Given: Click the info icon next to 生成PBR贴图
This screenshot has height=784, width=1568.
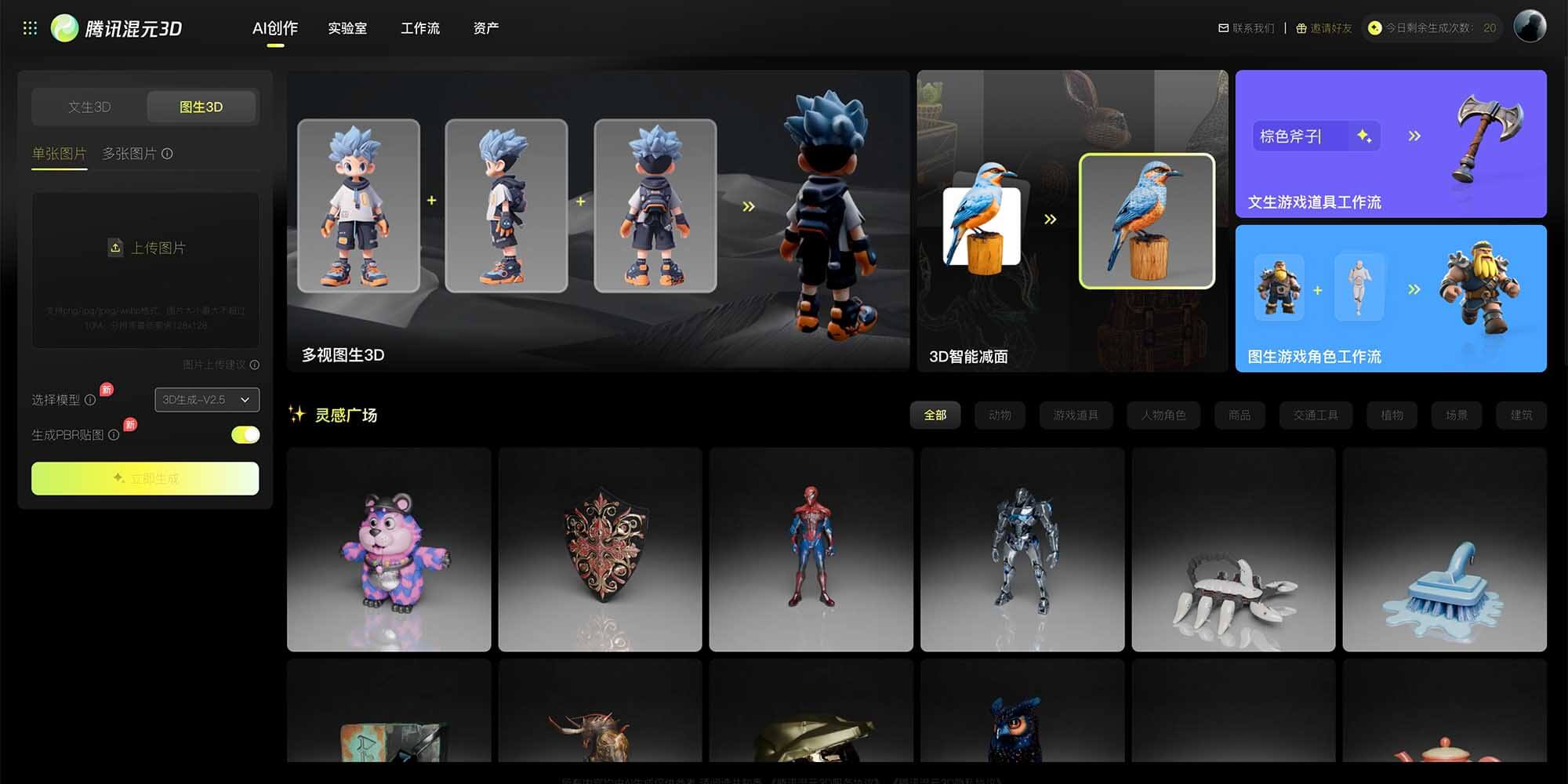Looking at the screenshot, I should click(x=114, y=434).
